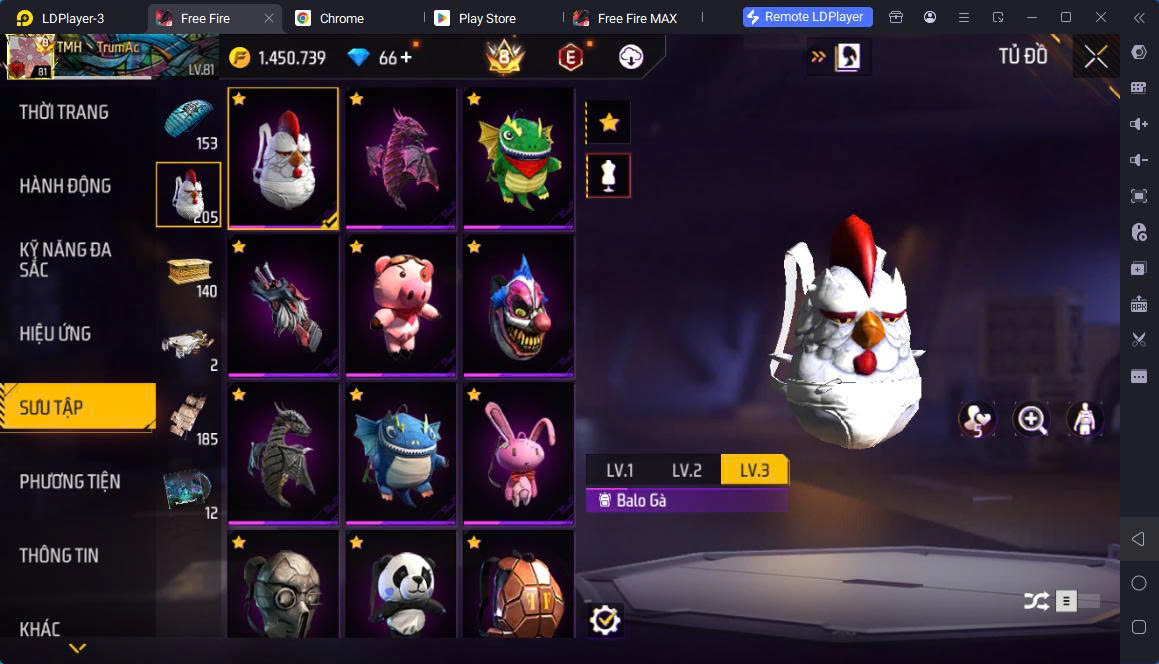Screen dimensions: 1159x664
Task: Open the THỜI TRANG category
Action: [64, 112]
